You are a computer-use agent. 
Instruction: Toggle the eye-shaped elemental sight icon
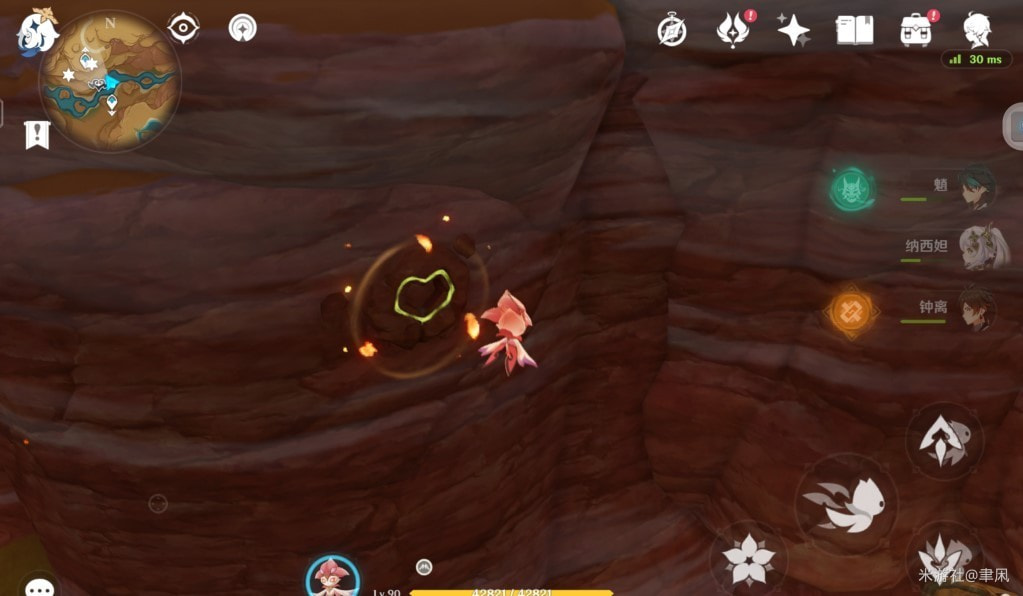pyautogui.click(x=184, y=28)
